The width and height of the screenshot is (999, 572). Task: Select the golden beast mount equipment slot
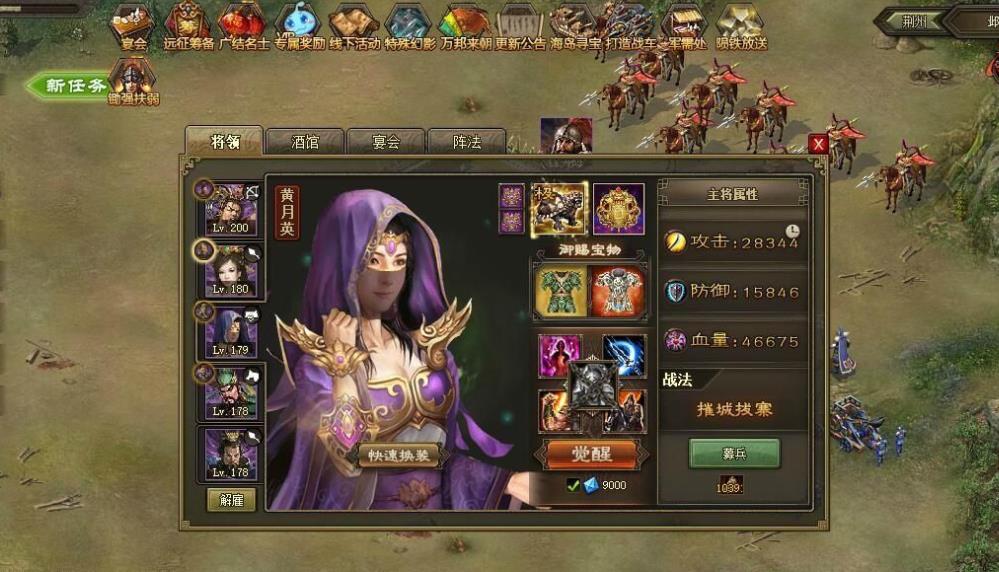[x=558, y=209]
